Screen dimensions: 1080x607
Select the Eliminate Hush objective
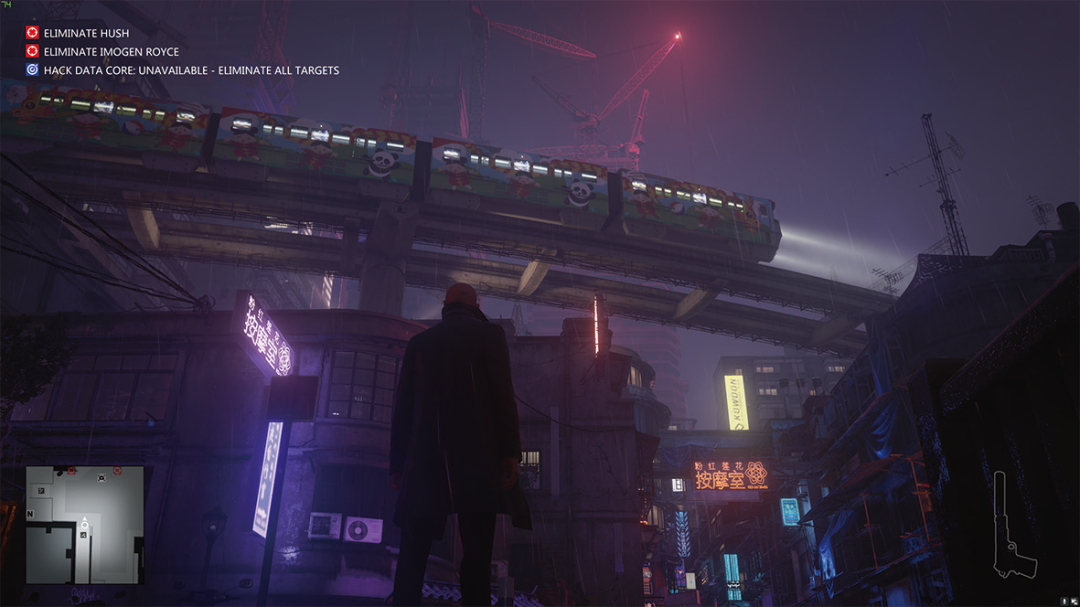coord(86,33)
